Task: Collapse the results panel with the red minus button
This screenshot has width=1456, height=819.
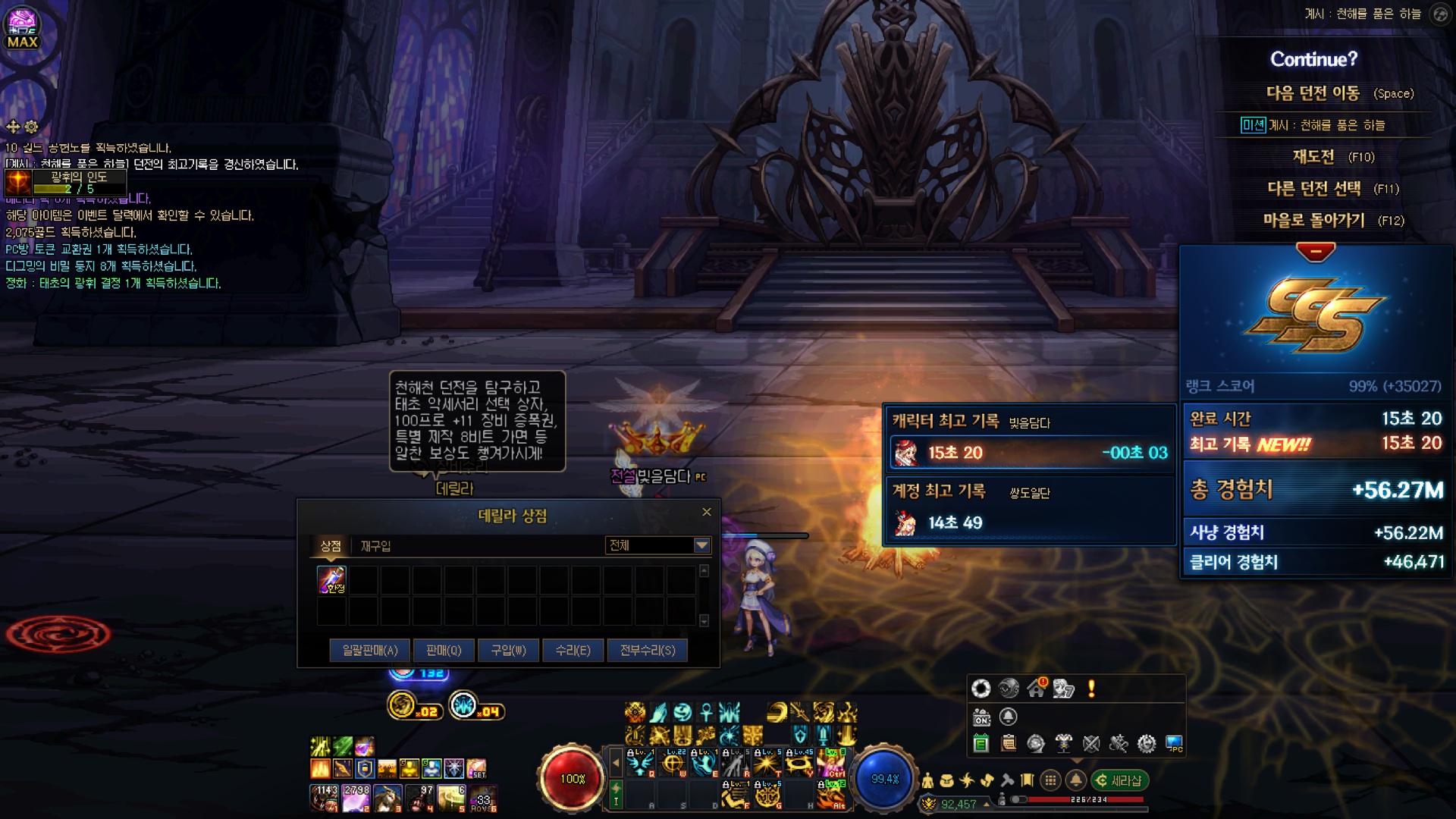Action: 1316,251
